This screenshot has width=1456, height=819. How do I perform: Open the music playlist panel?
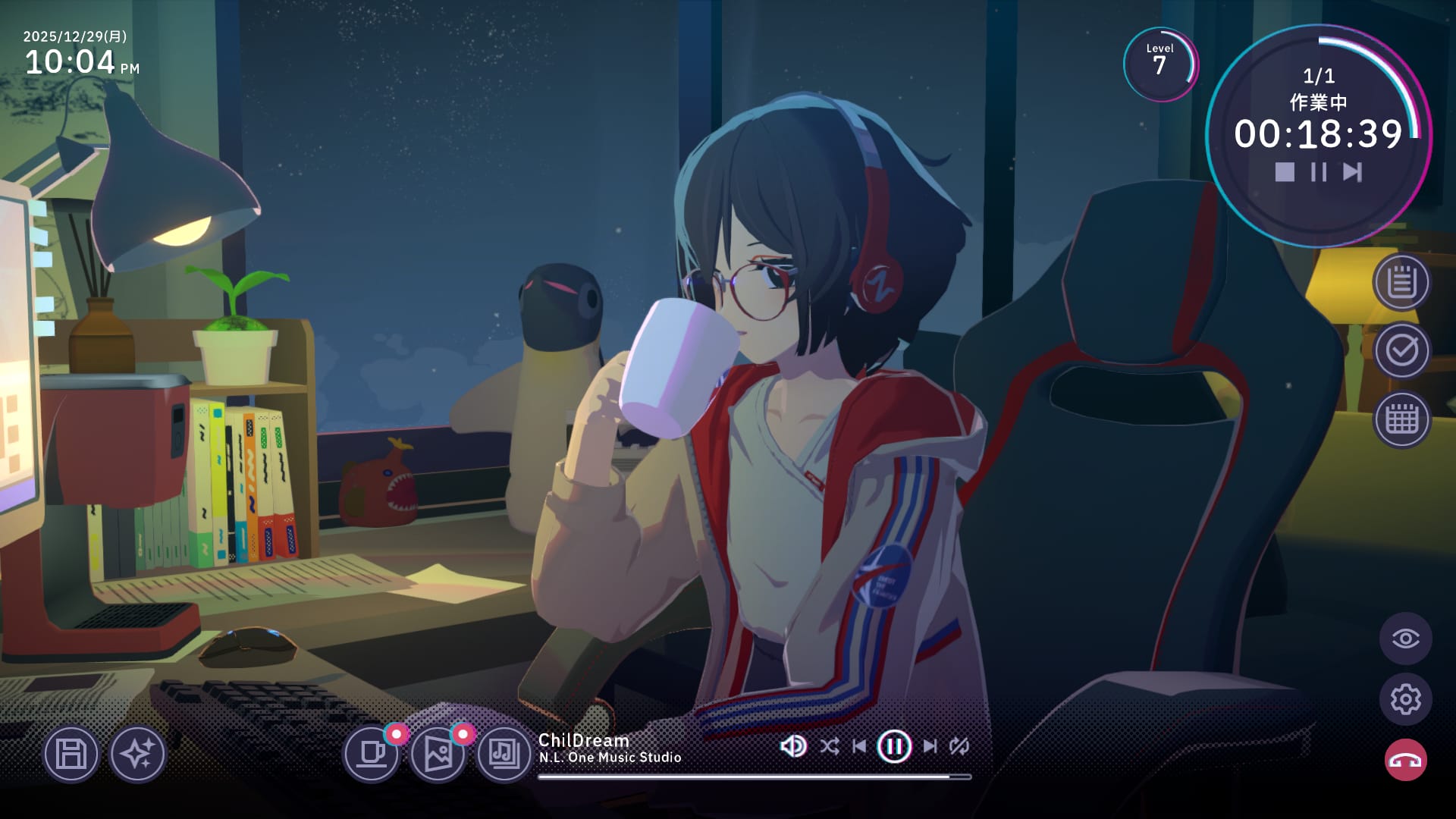click(x=504, y=755)
